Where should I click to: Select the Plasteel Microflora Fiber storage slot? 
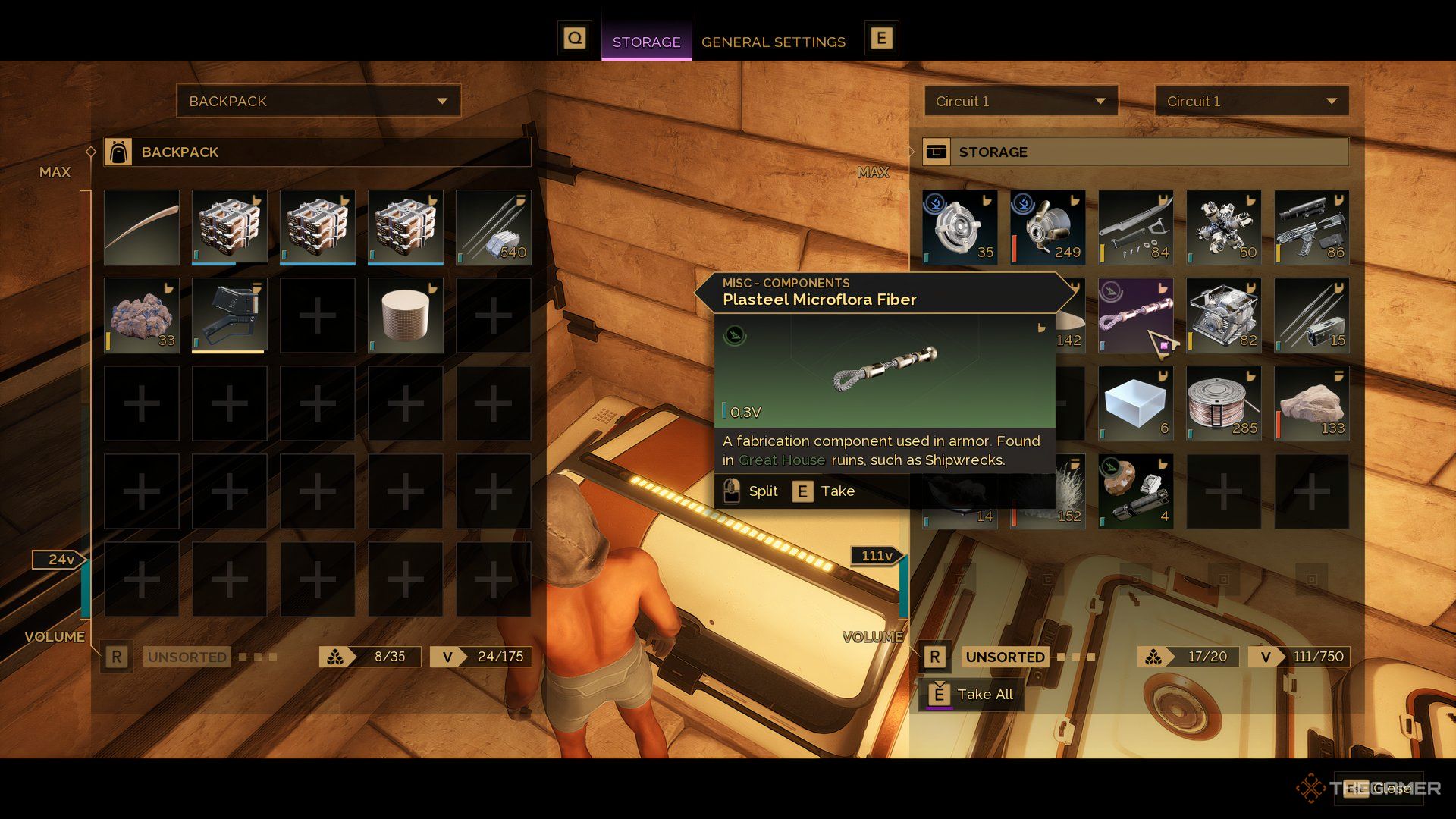tap(1135, 315)
